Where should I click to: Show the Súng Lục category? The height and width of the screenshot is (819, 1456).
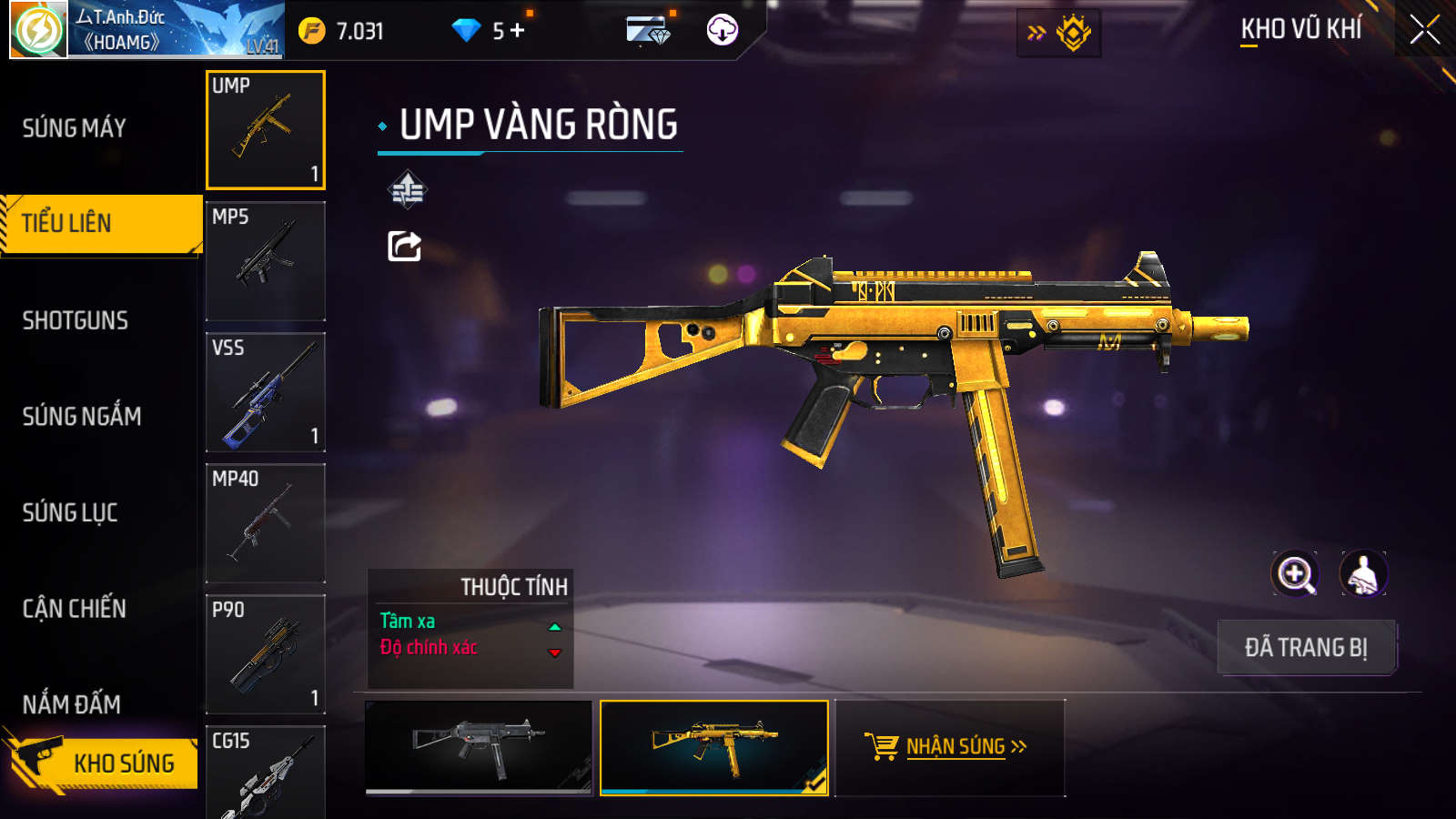click(x=70, y=512)
